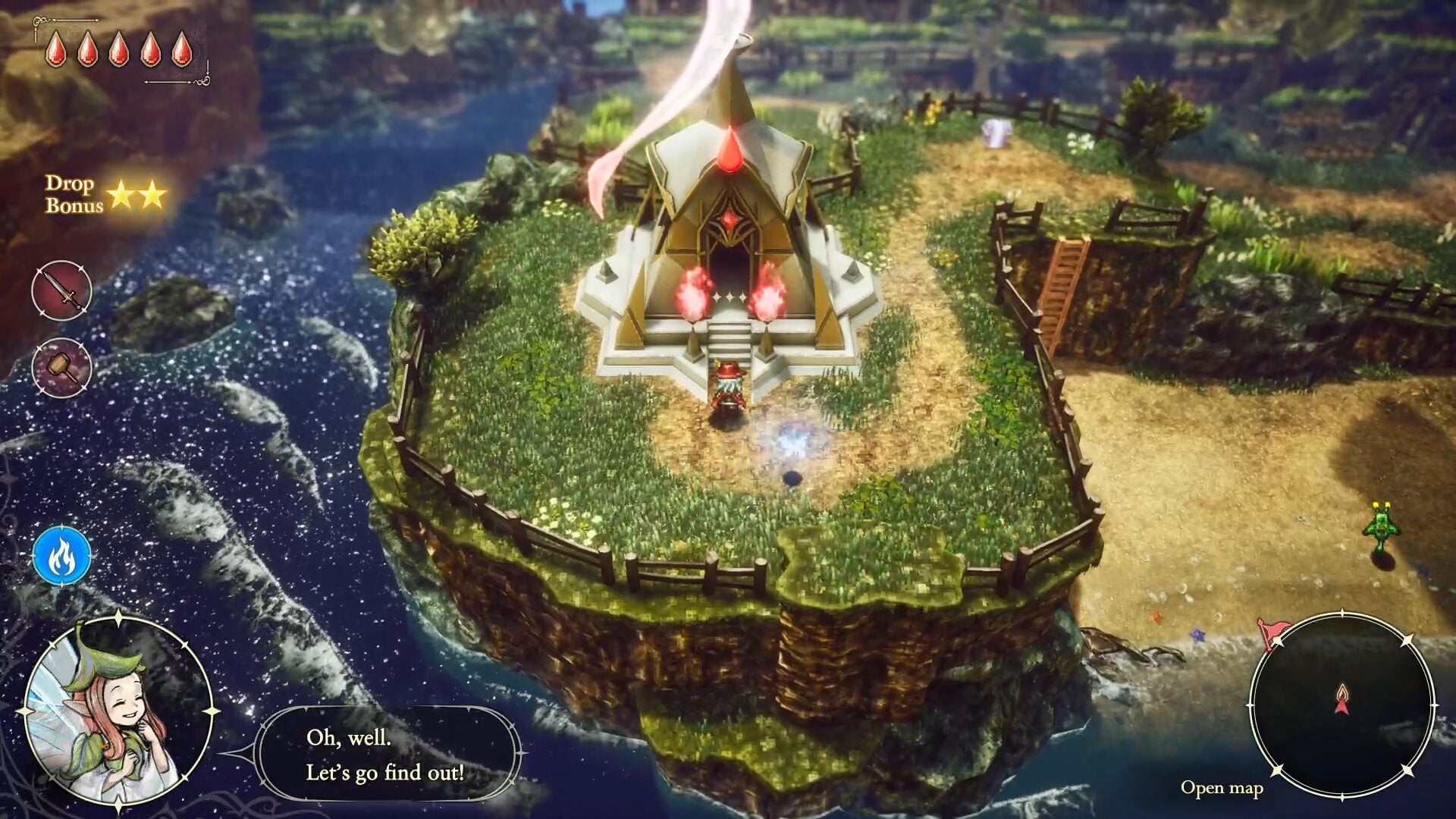The height and width of the screenshot is (819, 1456).
Task: Open the map via the Open map label
Action: (x=1222, y=789)
